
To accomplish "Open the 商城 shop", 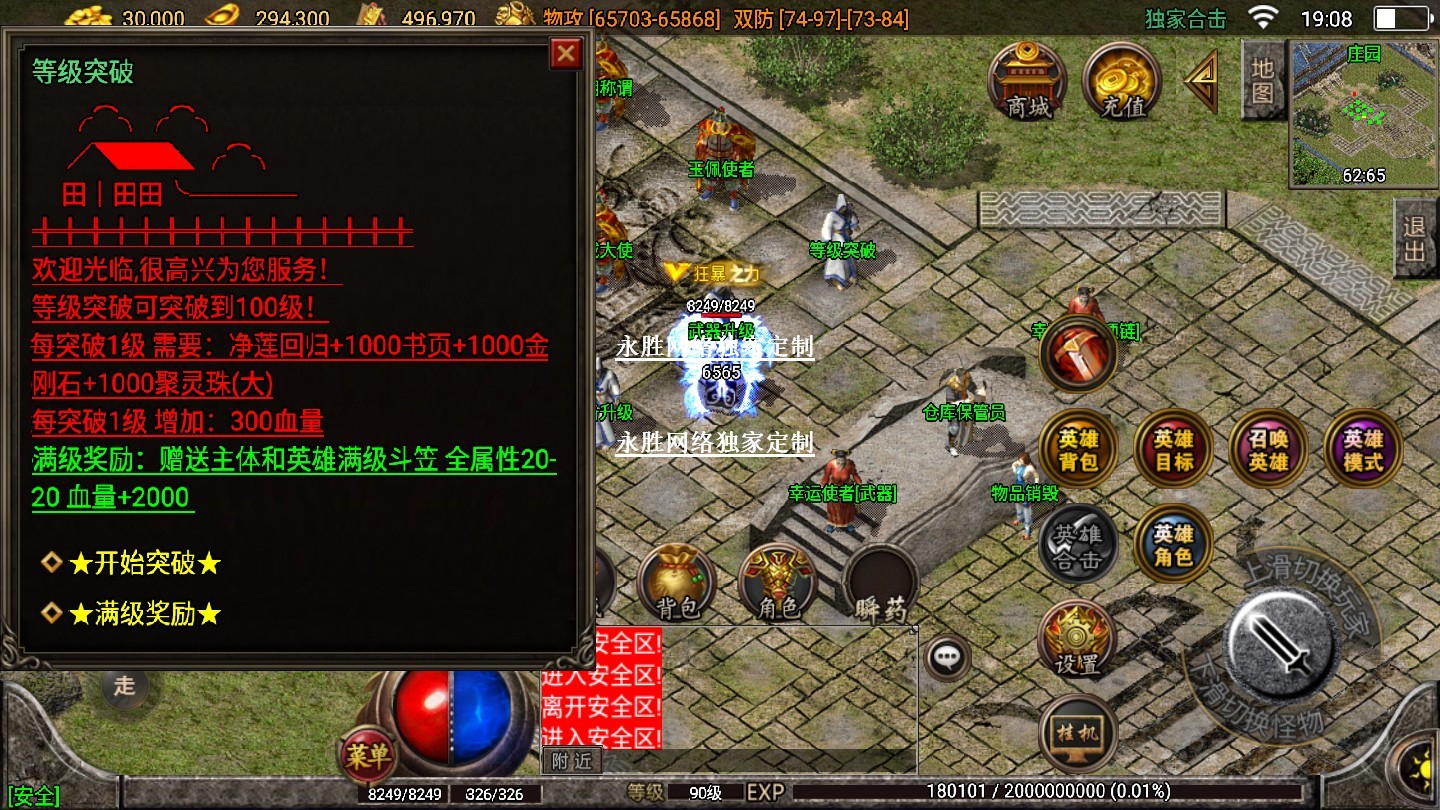I will [1028, 82].
